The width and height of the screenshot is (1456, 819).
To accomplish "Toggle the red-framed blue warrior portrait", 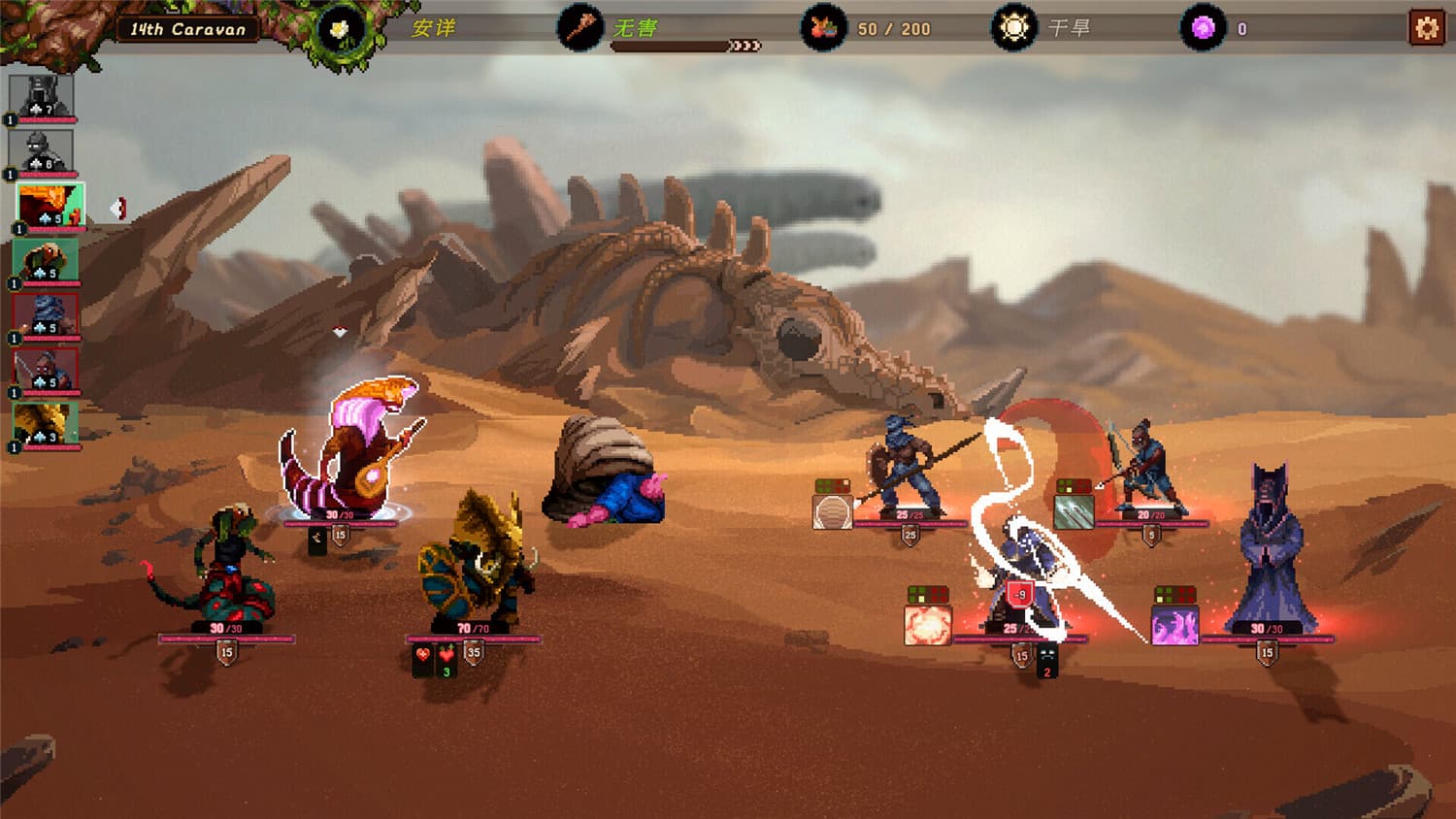I will point(46,316).
